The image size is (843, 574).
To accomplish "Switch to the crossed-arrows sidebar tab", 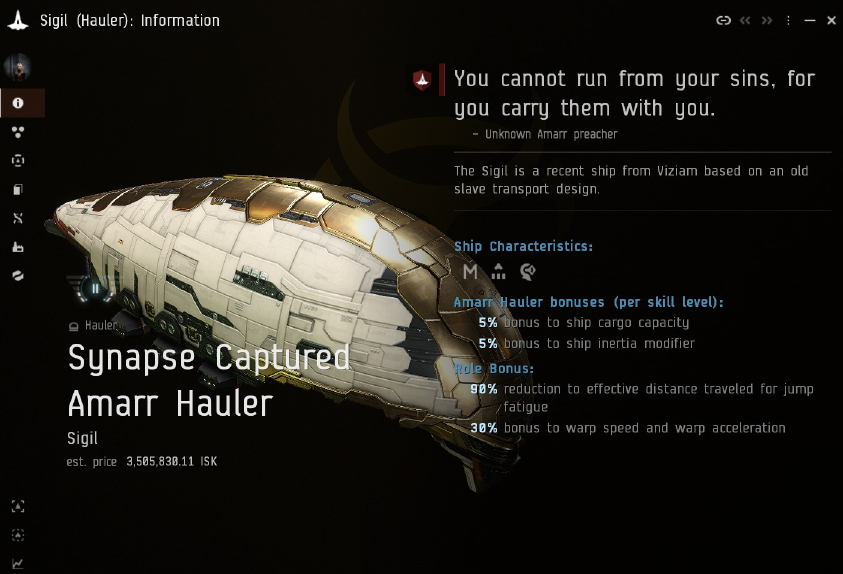I will pyautogui.click(x=18, y=218).
